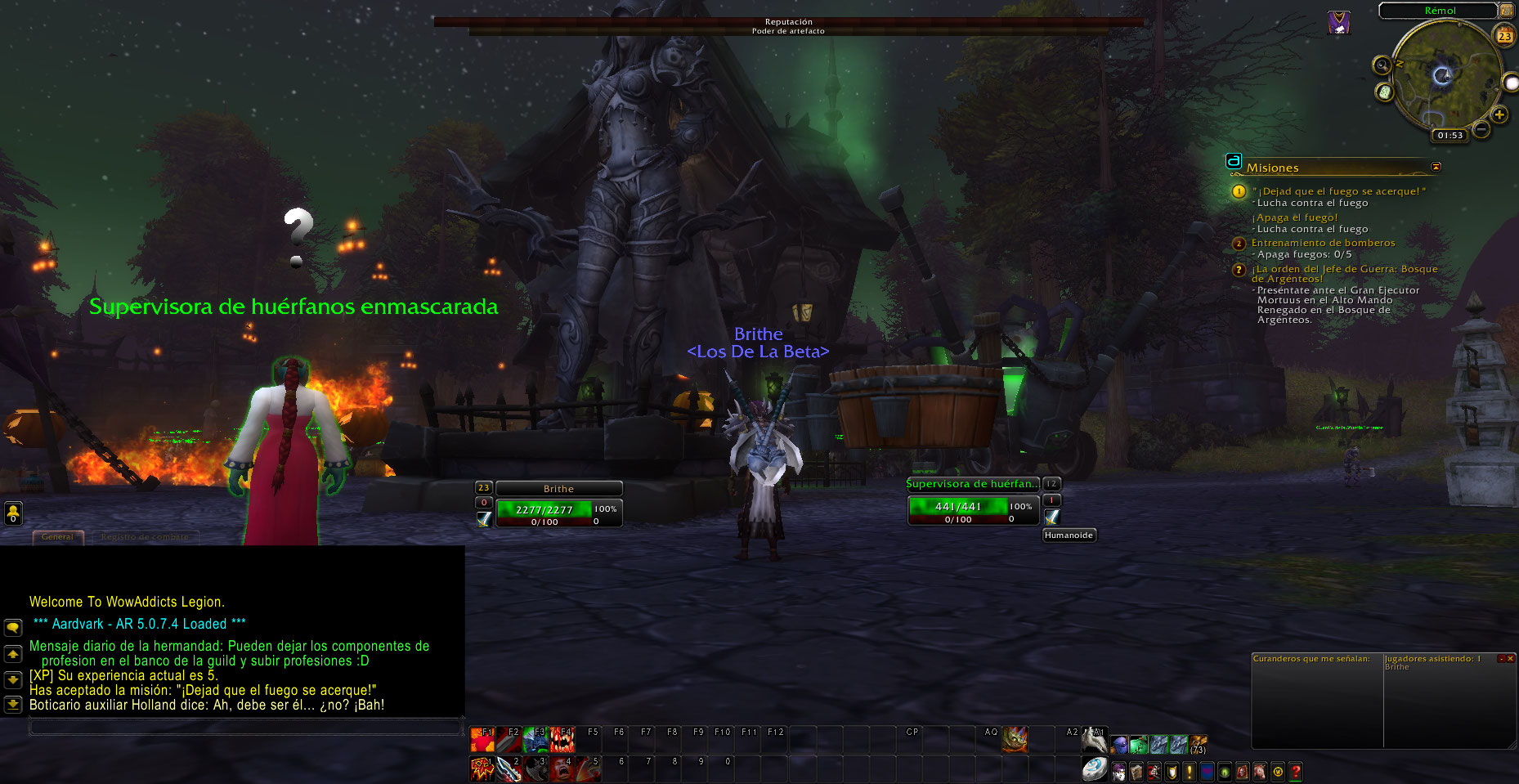
Task: Click the purple tabard buff icon
Action: click(x=1338, y=23)
